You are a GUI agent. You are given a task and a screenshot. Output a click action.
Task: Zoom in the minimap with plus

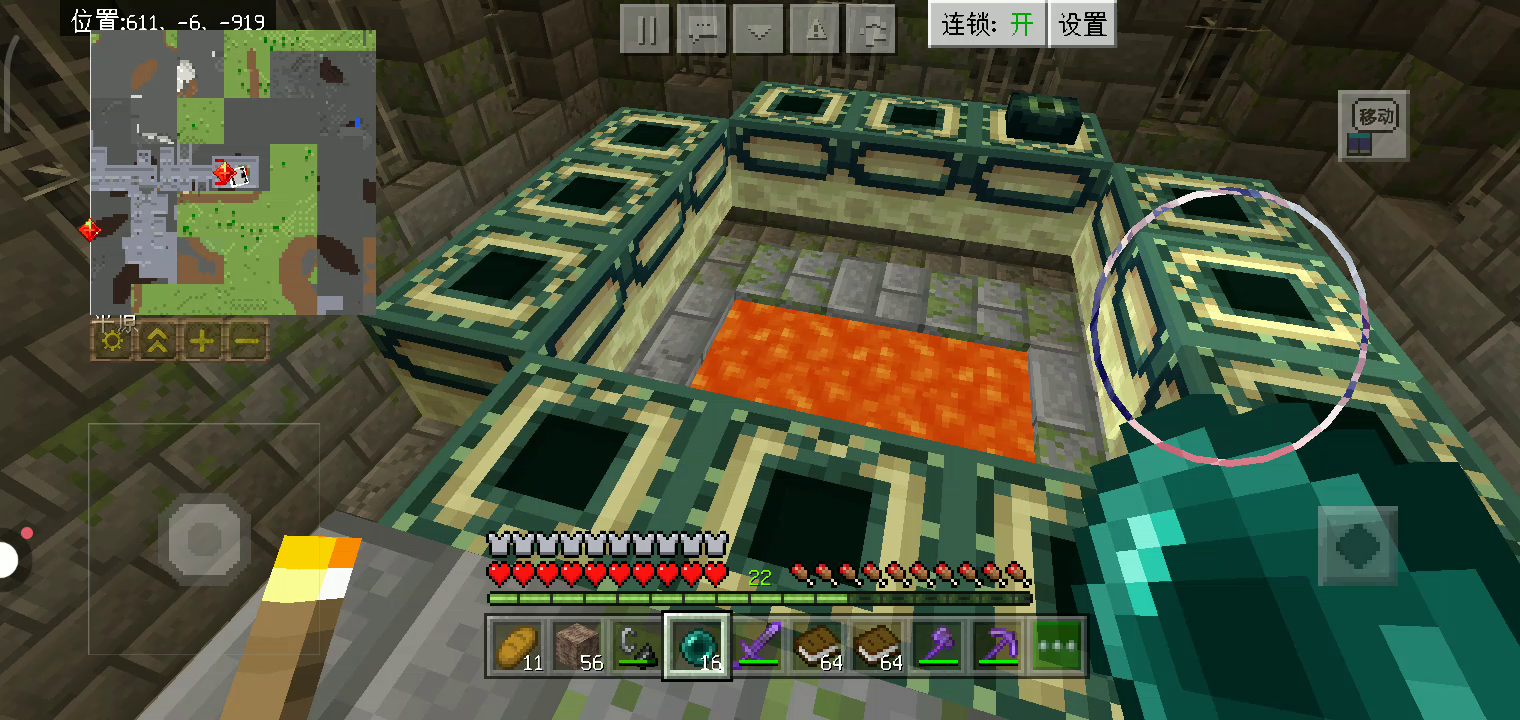pyautogui.click(x=202, y=342)
